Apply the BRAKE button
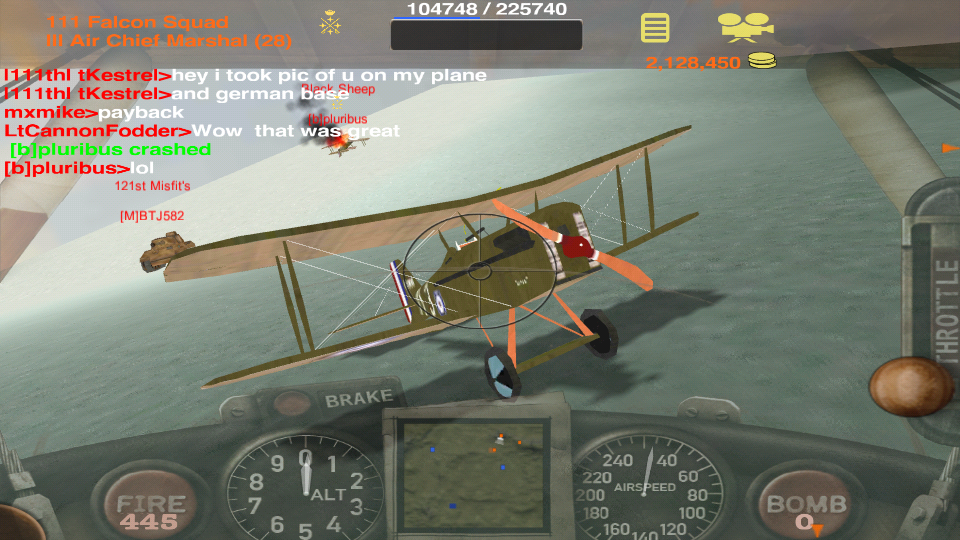 click(343, 401)
